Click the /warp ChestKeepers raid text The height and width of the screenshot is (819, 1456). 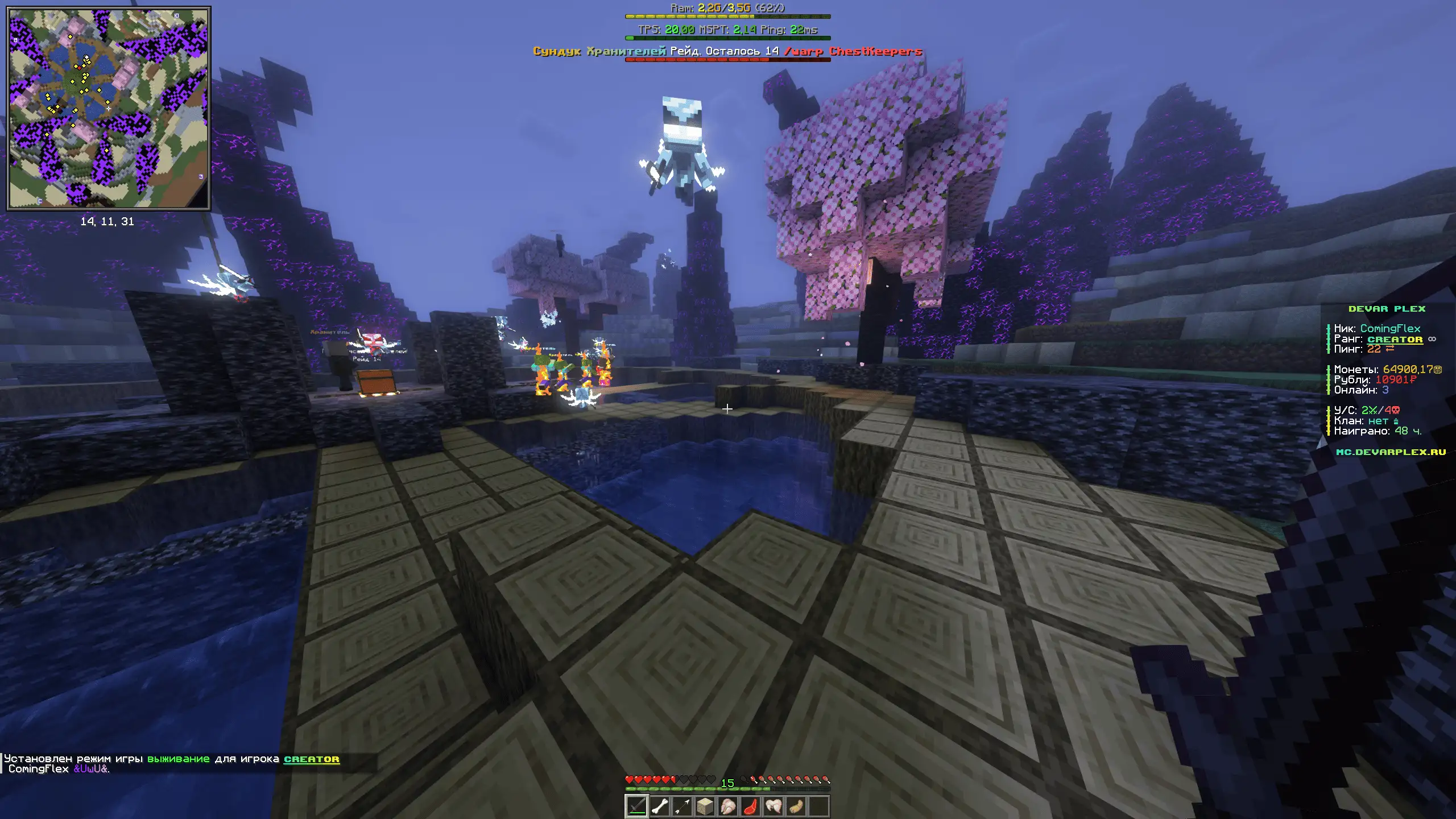853,51
